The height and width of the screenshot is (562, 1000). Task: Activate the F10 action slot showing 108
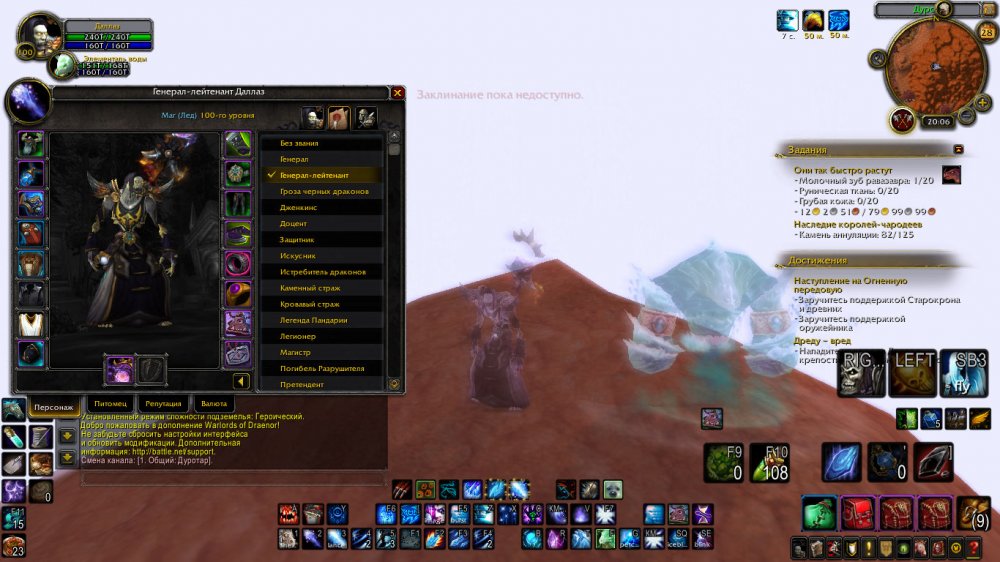(x=769, y=463)
